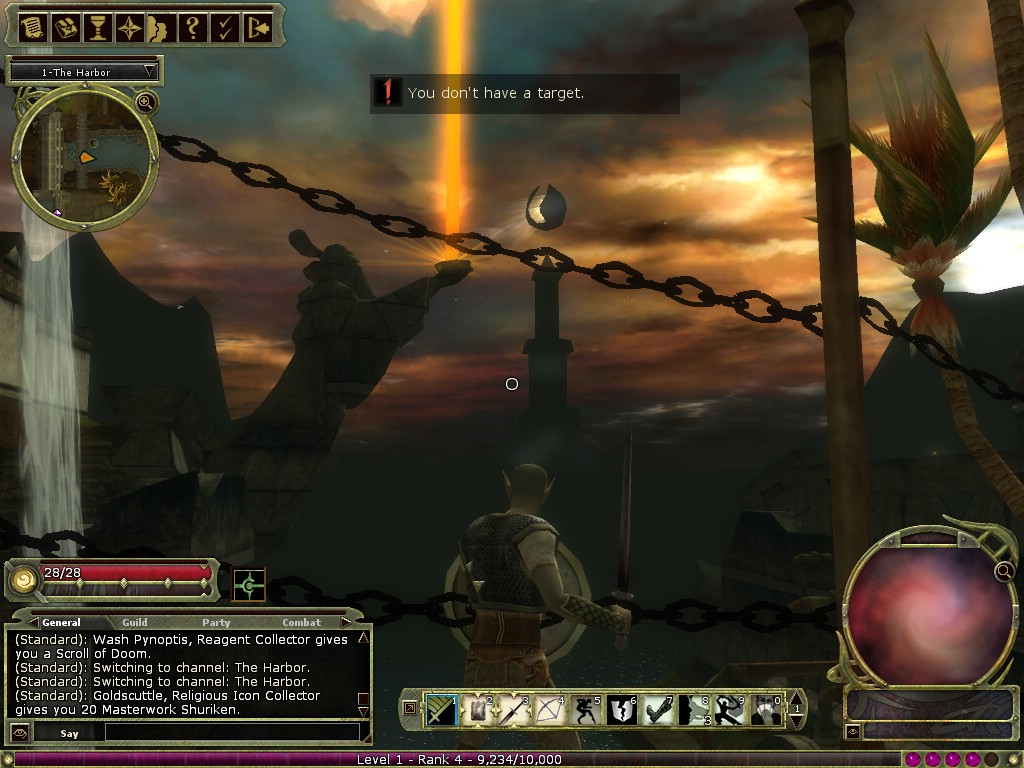This screenshot has height=768, width=1024.
Task: Switch to the Guild chat tab
Action: click(135, 622)
